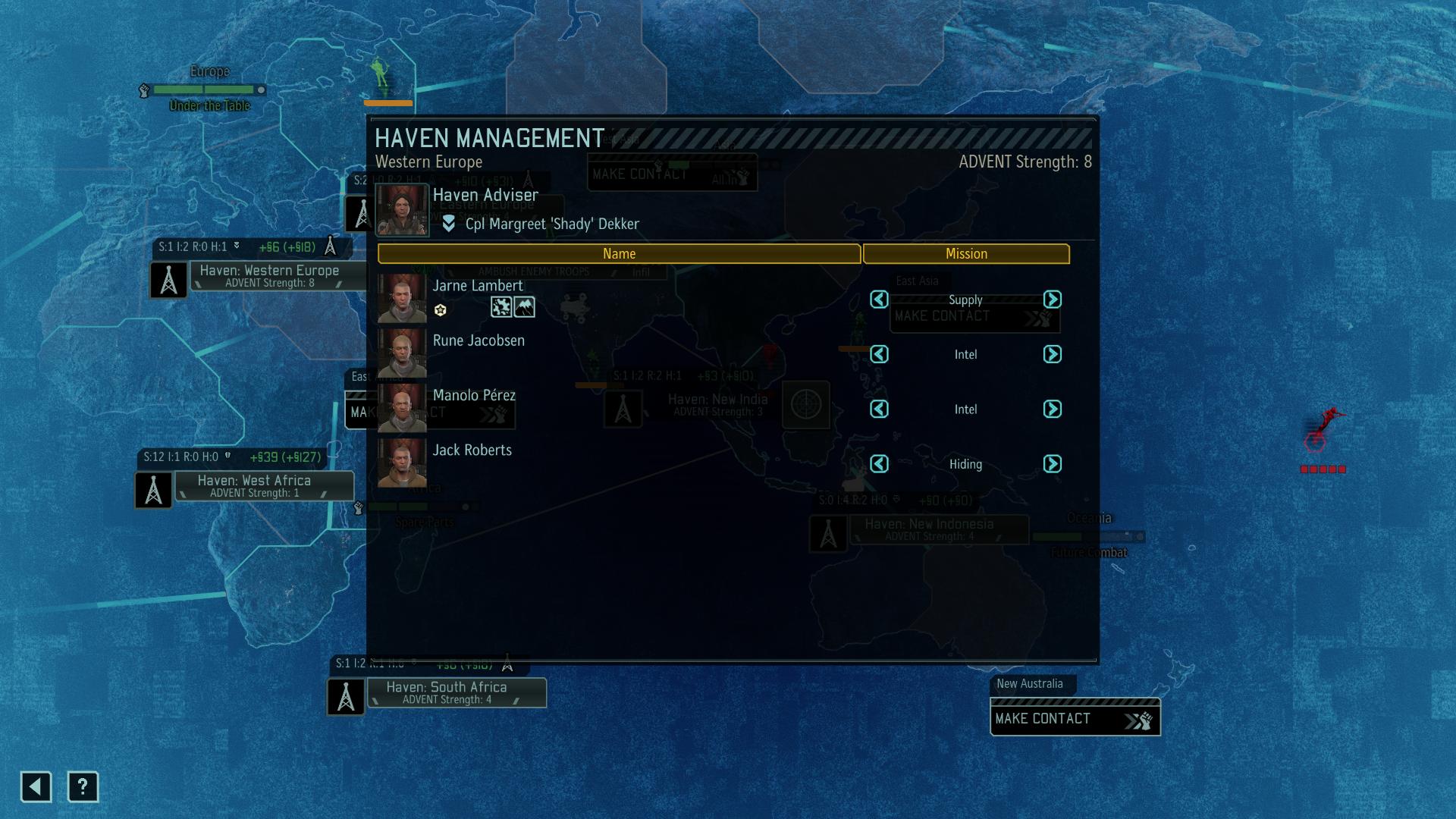1456x819 pixels.
Task: Advance Rune Jacobsen's mission with the right arrow
Action: pos(1052,354)
